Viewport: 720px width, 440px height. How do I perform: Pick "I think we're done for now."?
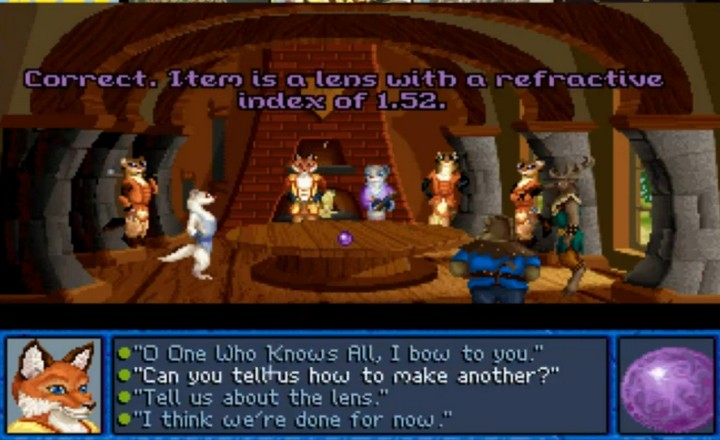click(x=292, y=418)
